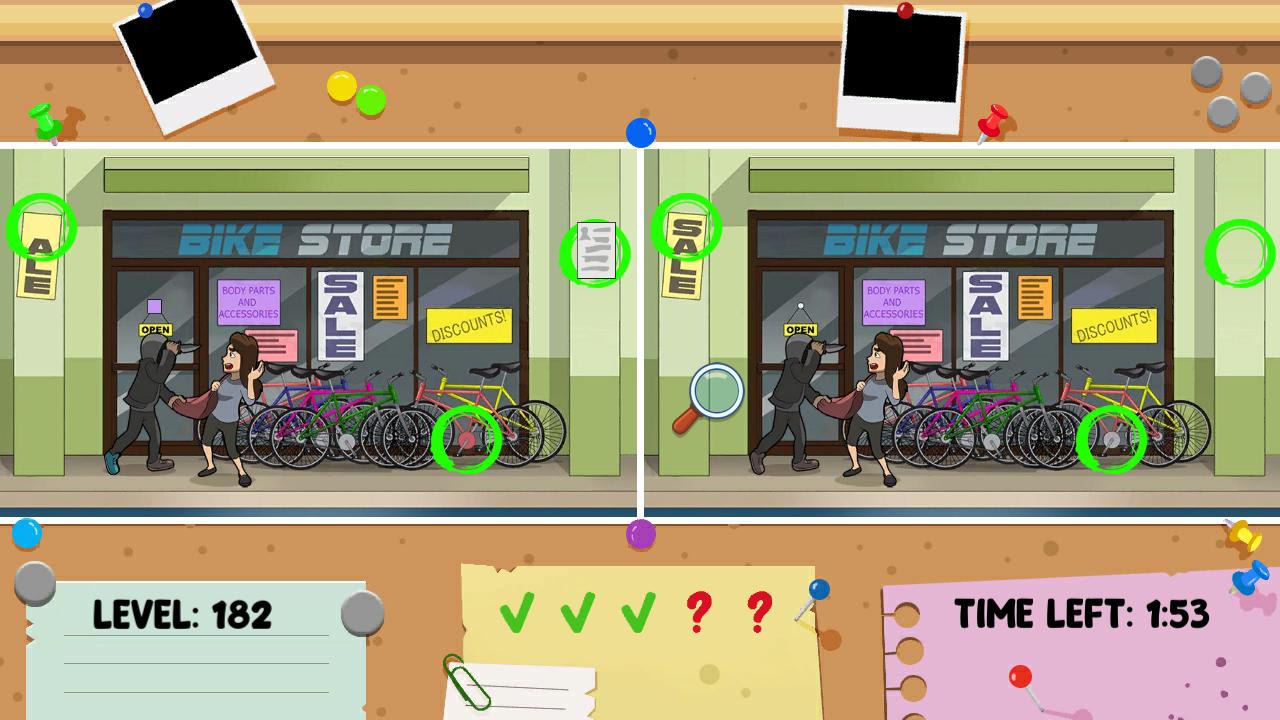1280x720 pixels.
Task: Click the DISCOUNTS! sign in the window
Action: [470, 327]
